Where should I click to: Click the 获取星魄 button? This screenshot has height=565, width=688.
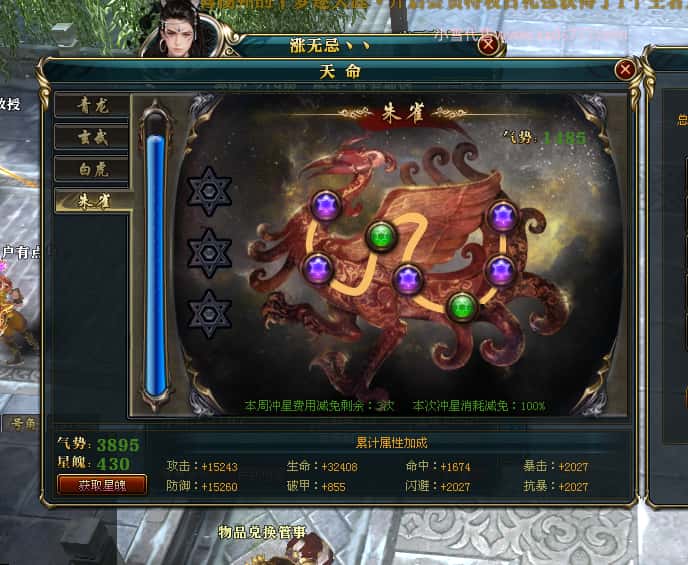(102, 485)
